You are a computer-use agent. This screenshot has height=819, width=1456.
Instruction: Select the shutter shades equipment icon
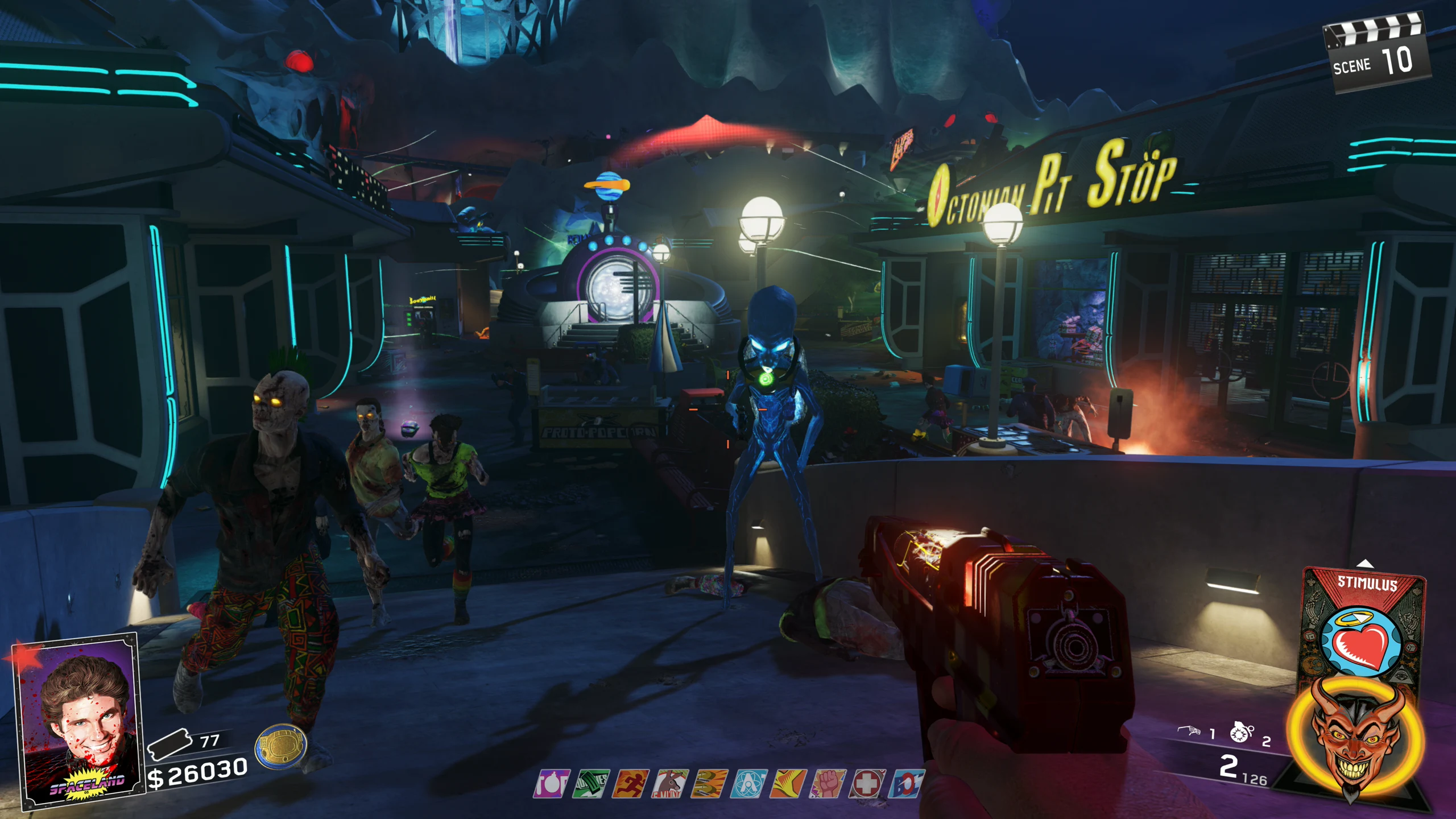[x=1190, y=731]
